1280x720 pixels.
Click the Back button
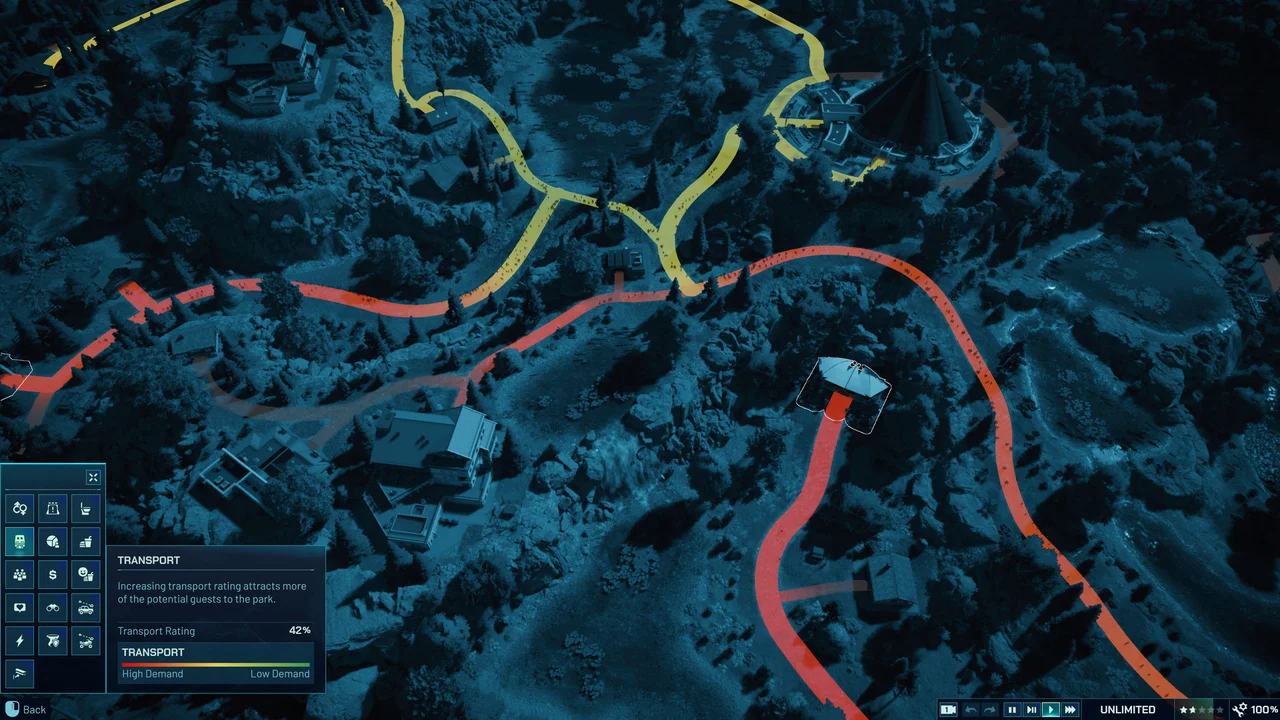[x=25, y=709]
